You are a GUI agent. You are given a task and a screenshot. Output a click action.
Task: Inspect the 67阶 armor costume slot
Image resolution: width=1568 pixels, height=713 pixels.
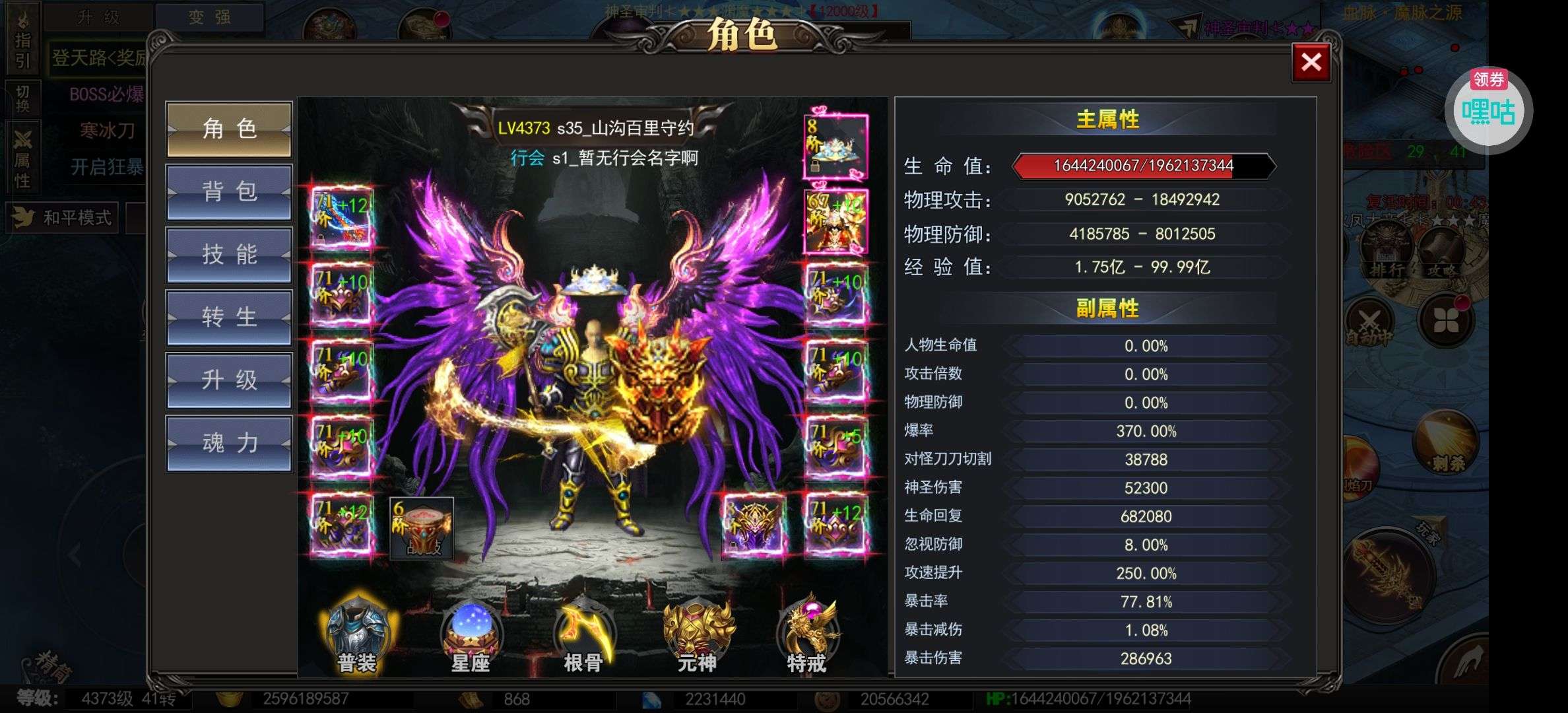pyautogui.click(x=835, y=222)
